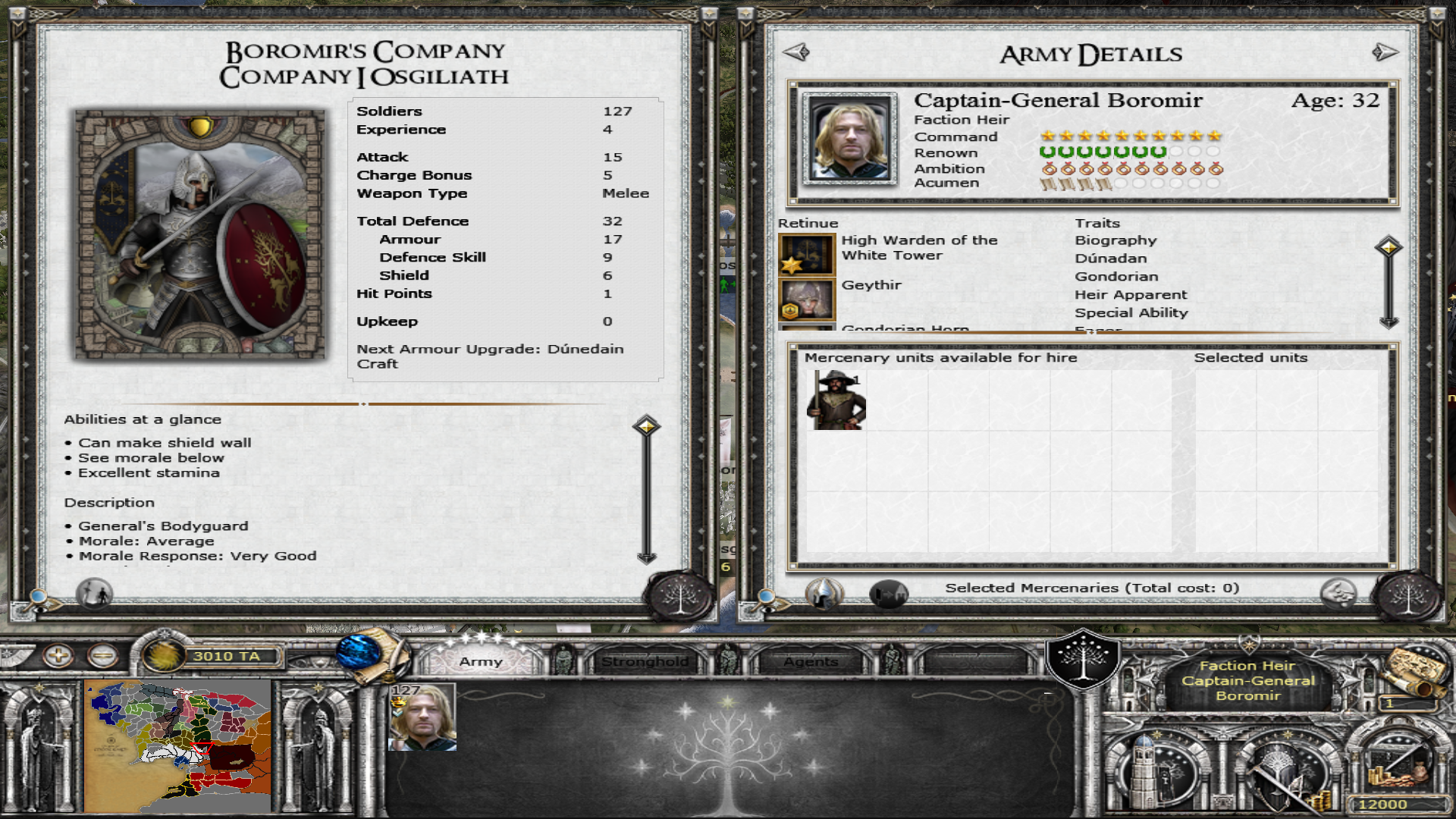Show the previous character with left arrow
The width and height of the screenshot is (1456, 819).
point(796,52)
